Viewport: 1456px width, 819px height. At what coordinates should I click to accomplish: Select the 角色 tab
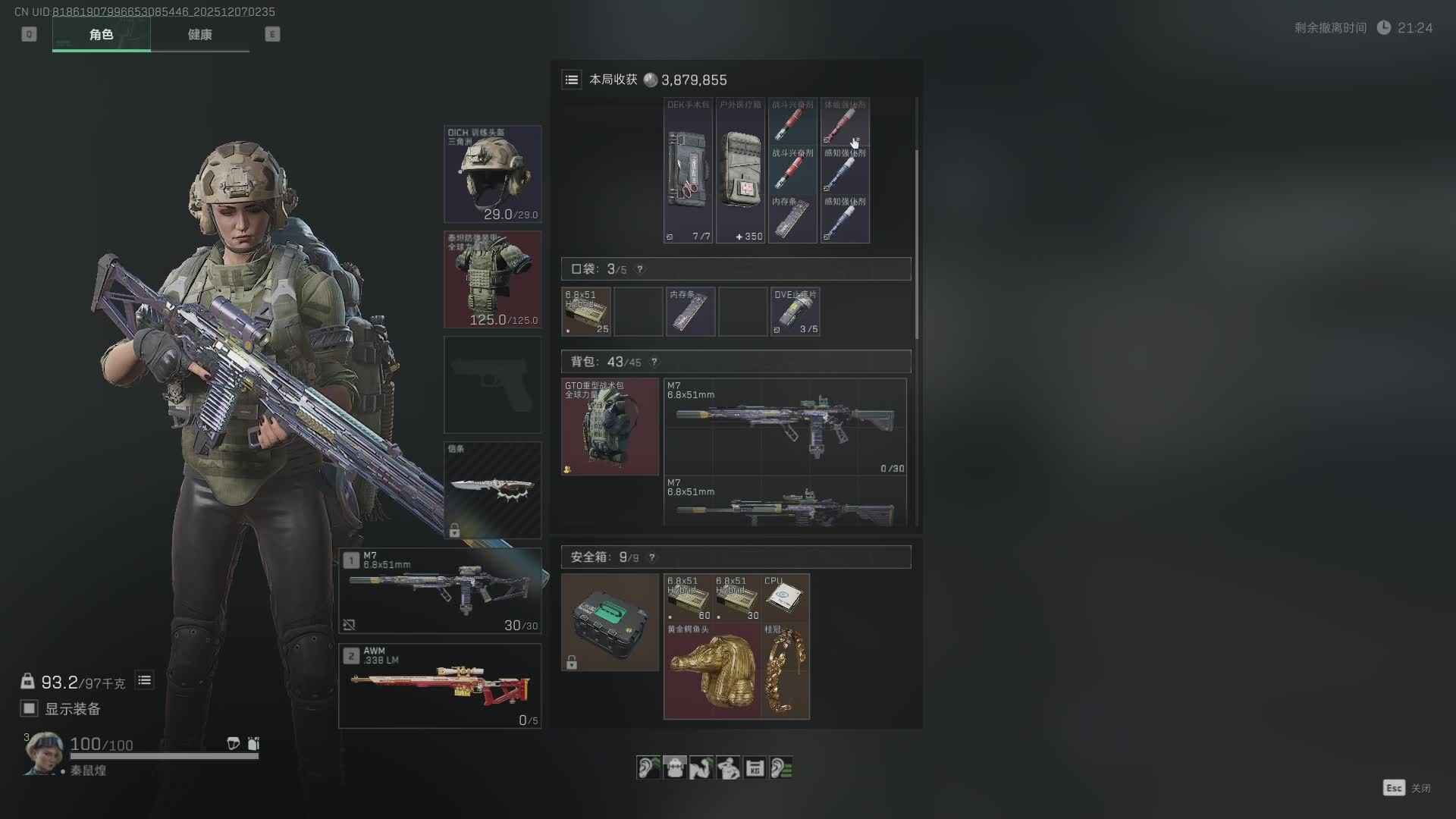coord(101,35)
